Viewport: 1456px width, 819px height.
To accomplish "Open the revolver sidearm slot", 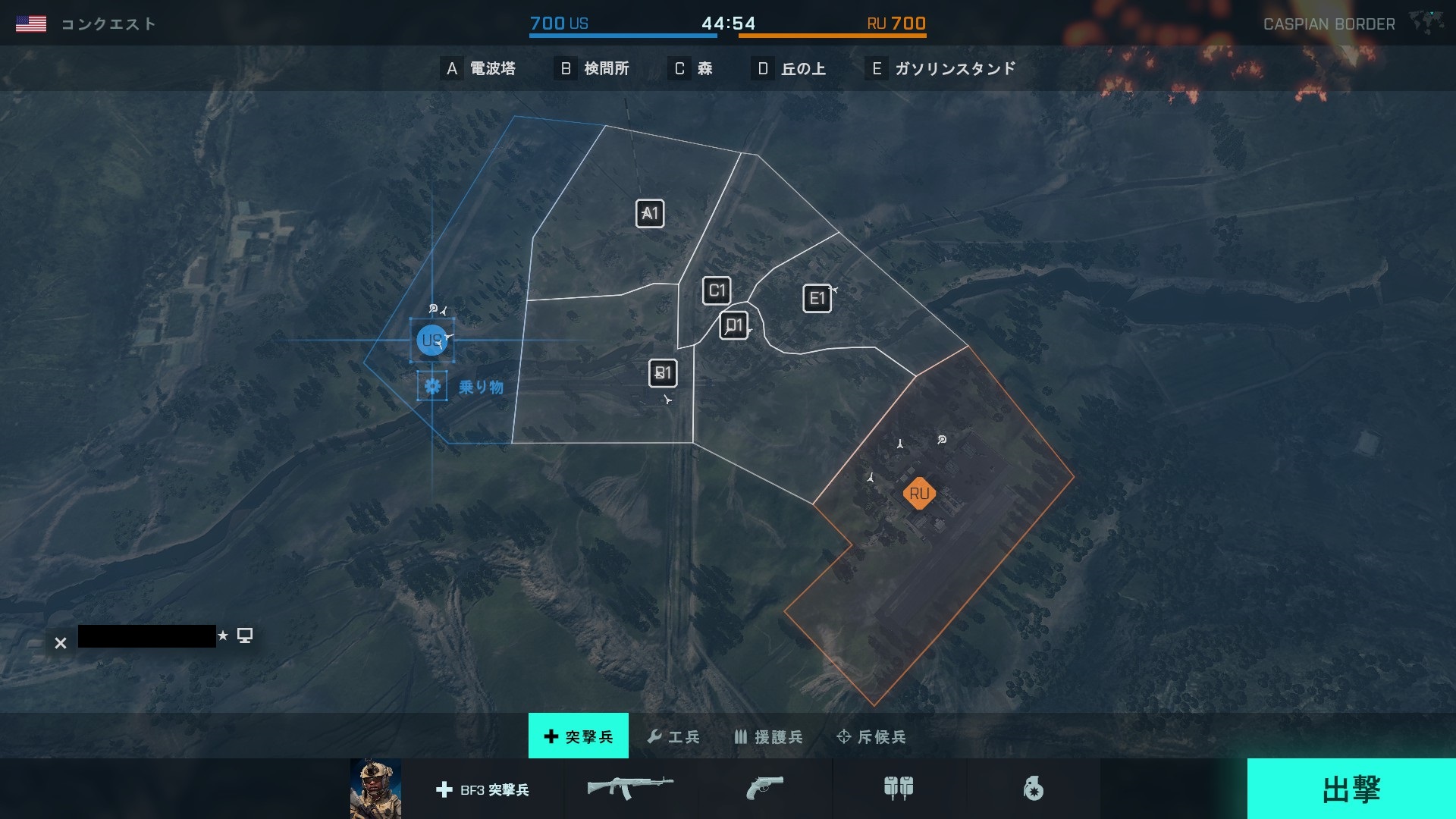I will [764, 788].
